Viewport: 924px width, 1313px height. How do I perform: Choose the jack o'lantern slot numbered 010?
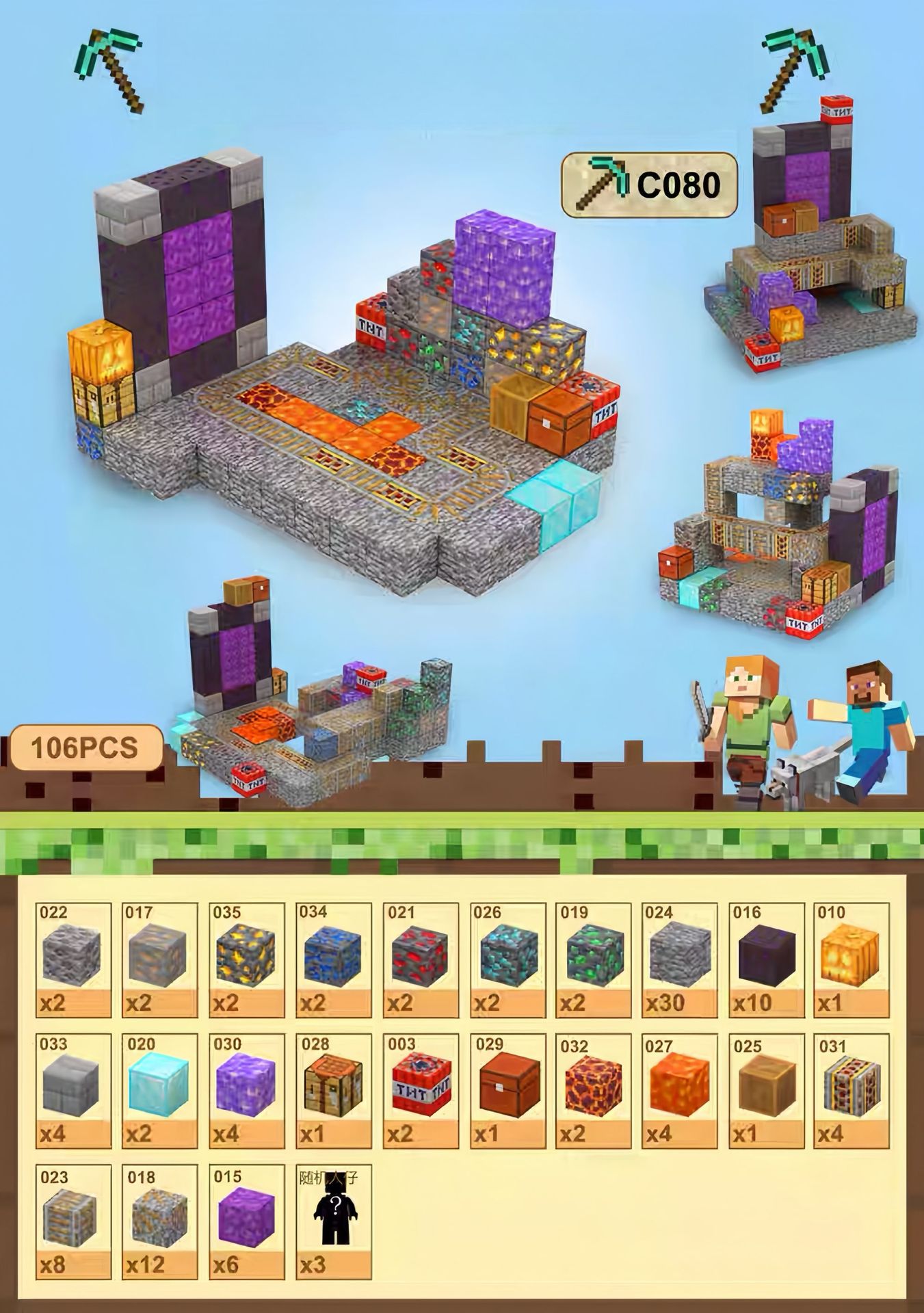pyautogui.click(x=852, y=958)
